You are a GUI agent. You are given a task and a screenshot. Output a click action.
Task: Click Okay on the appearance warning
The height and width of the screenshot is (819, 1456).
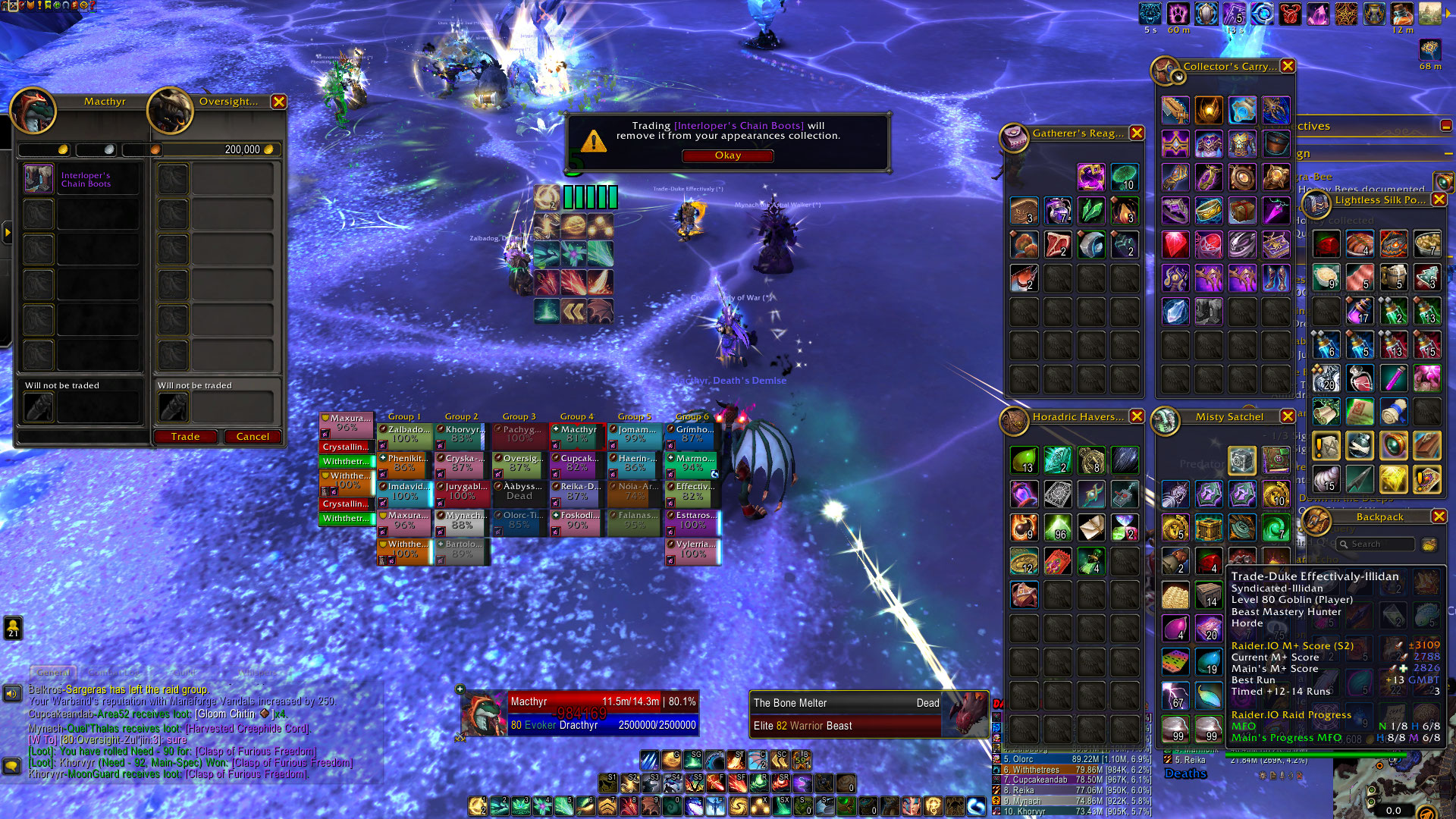tap(727, 155)
